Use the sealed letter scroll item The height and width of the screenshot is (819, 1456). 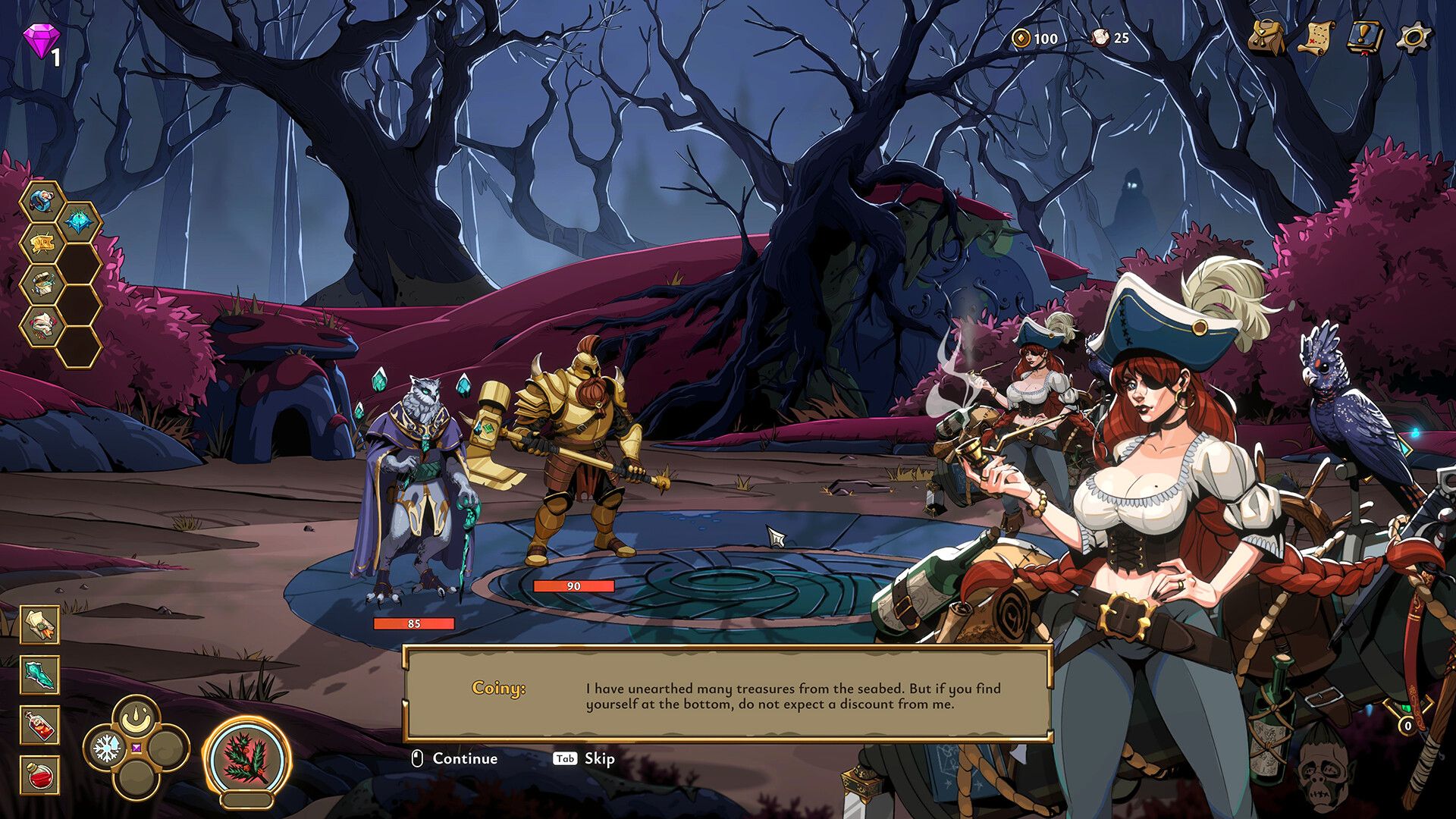pos(39,625)
